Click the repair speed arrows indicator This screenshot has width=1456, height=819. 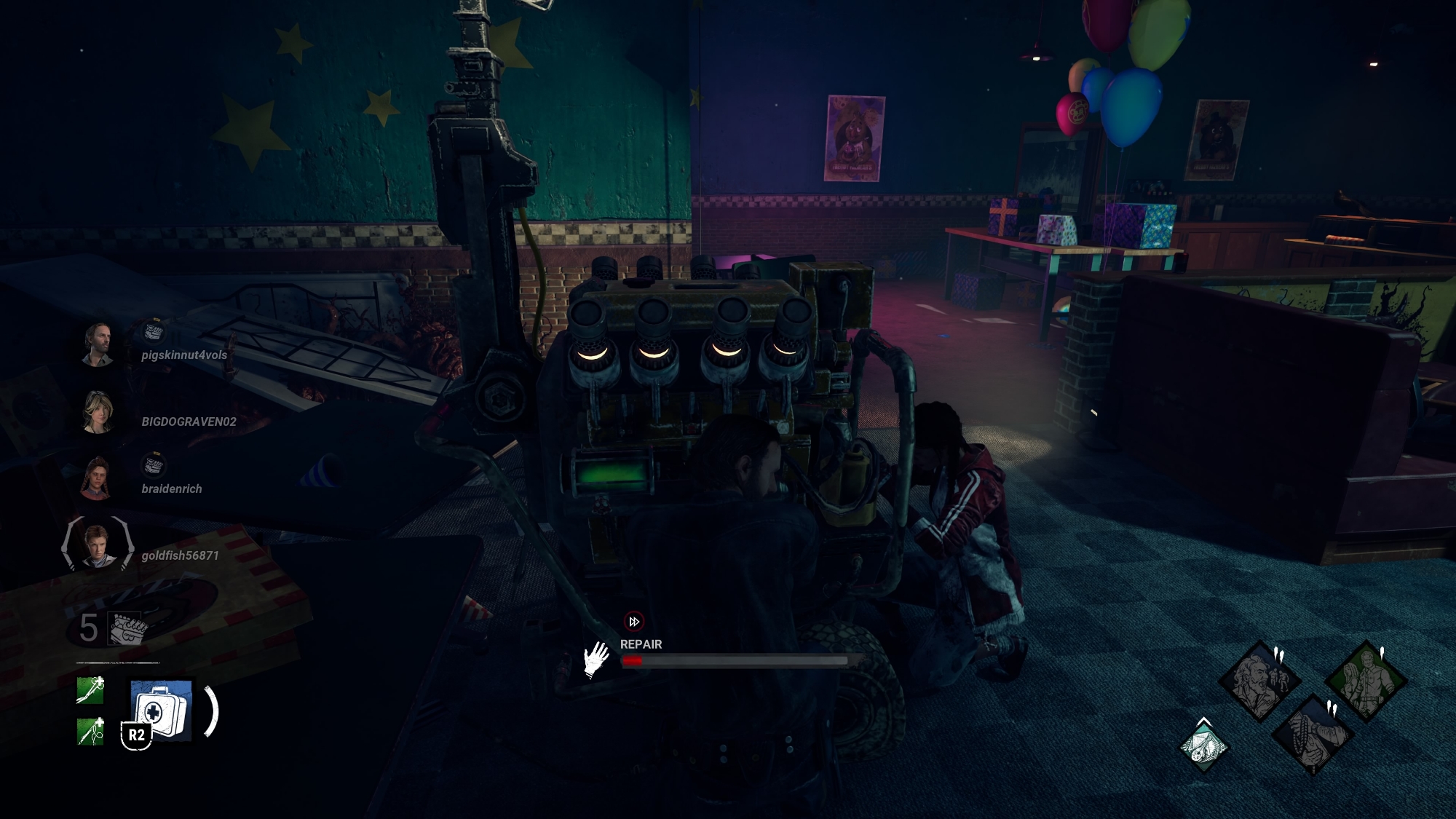point(633,622)
